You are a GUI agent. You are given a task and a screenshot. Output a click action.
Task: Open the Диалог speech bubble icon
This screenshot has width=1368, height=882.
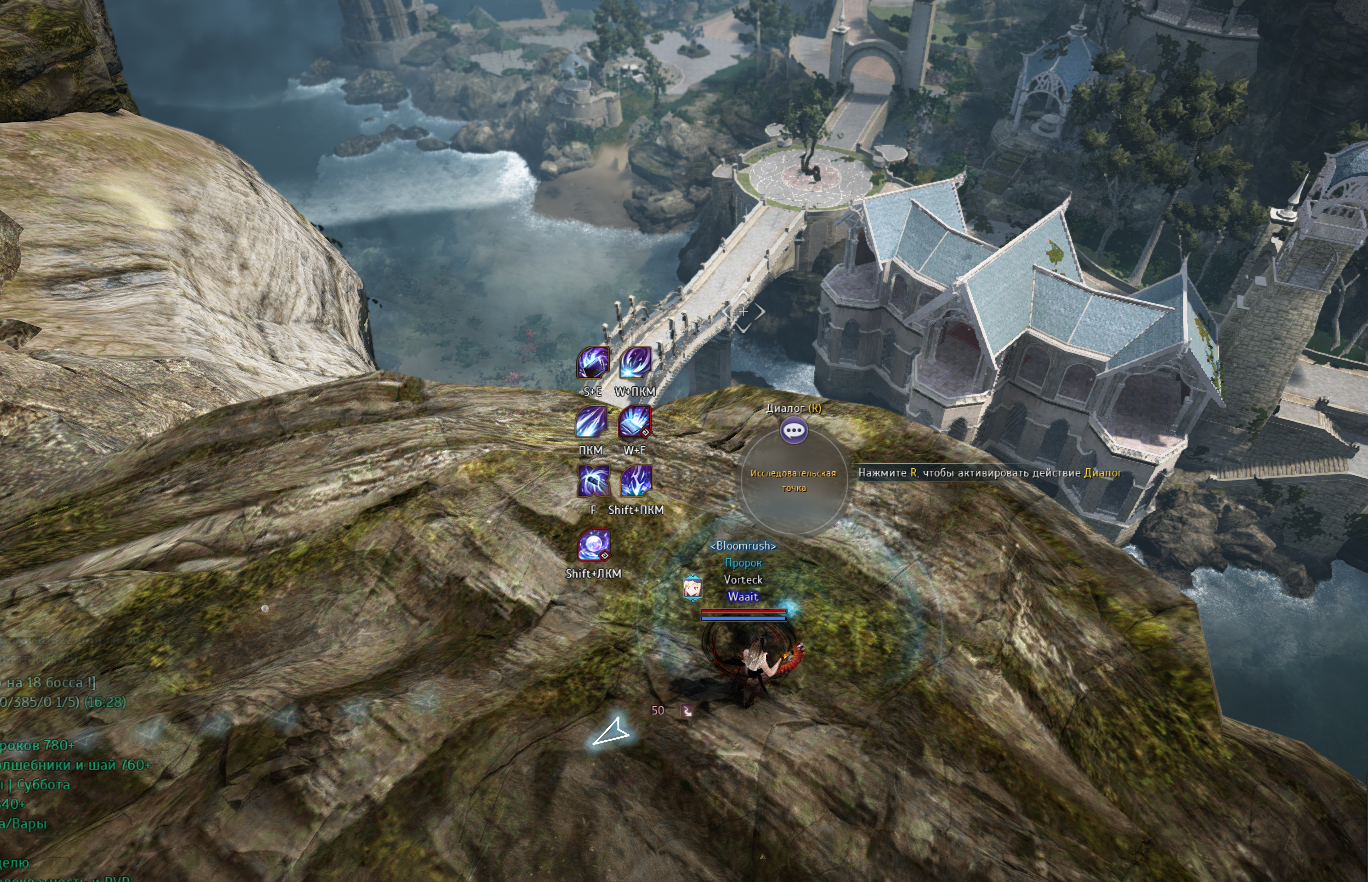pyautogui.click(x=794, y=431)
